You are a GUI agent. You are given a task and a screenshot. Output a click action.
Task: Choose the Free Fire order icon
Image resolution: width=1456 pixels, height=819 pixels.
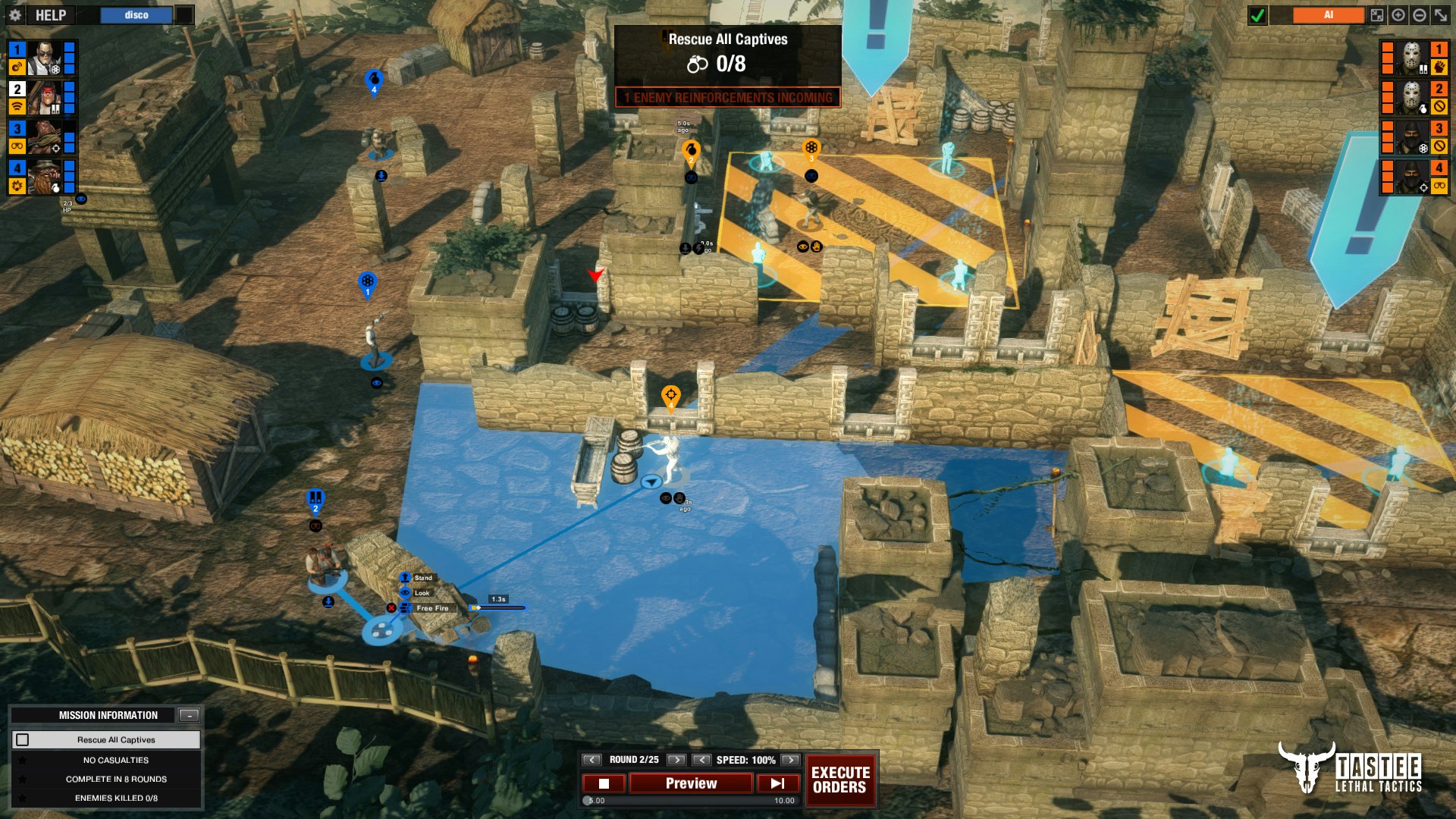(x=405, y=608)
